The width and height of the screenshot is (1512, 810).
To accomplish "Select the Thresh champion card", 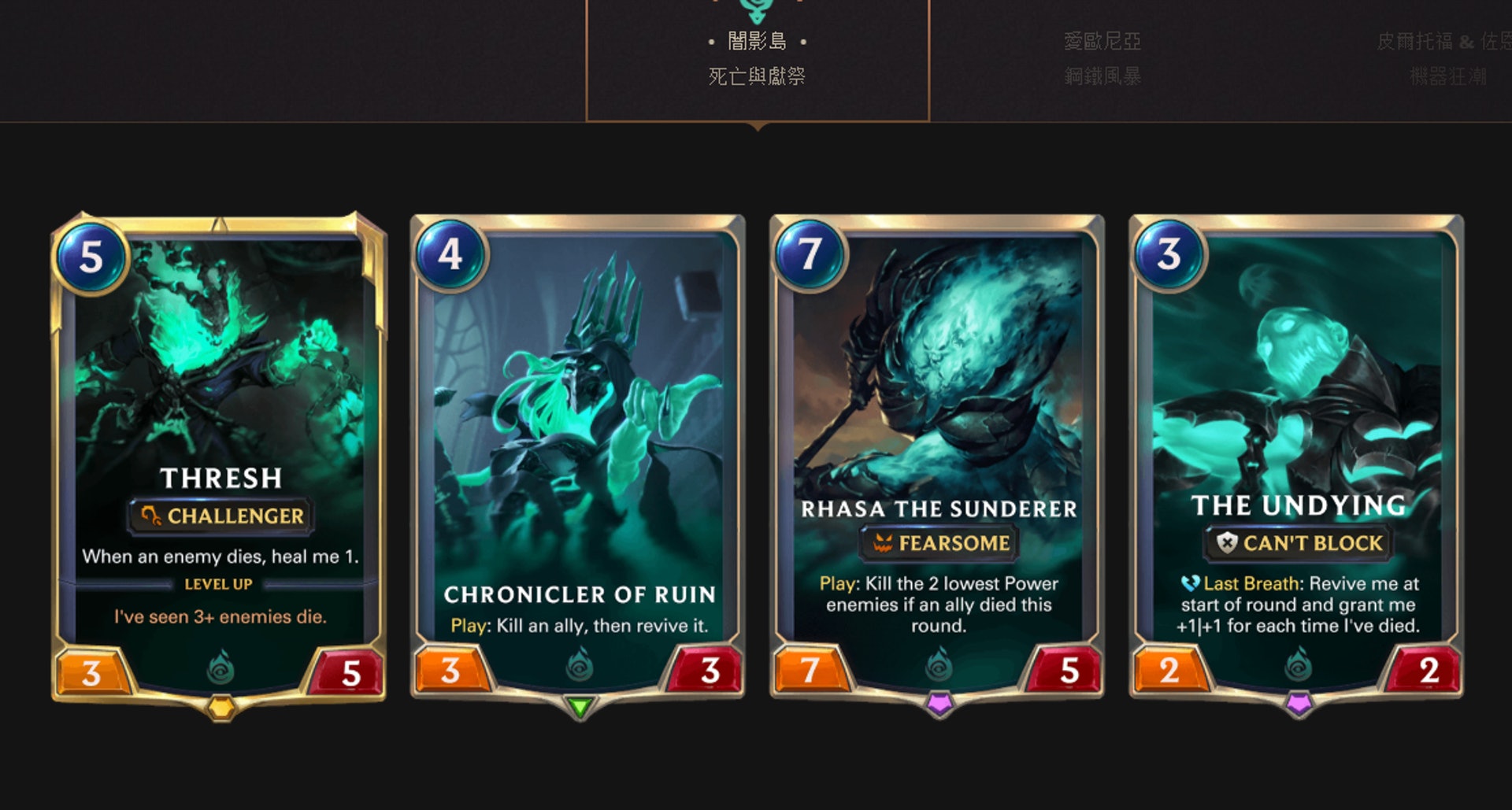I will coord(219,457).
